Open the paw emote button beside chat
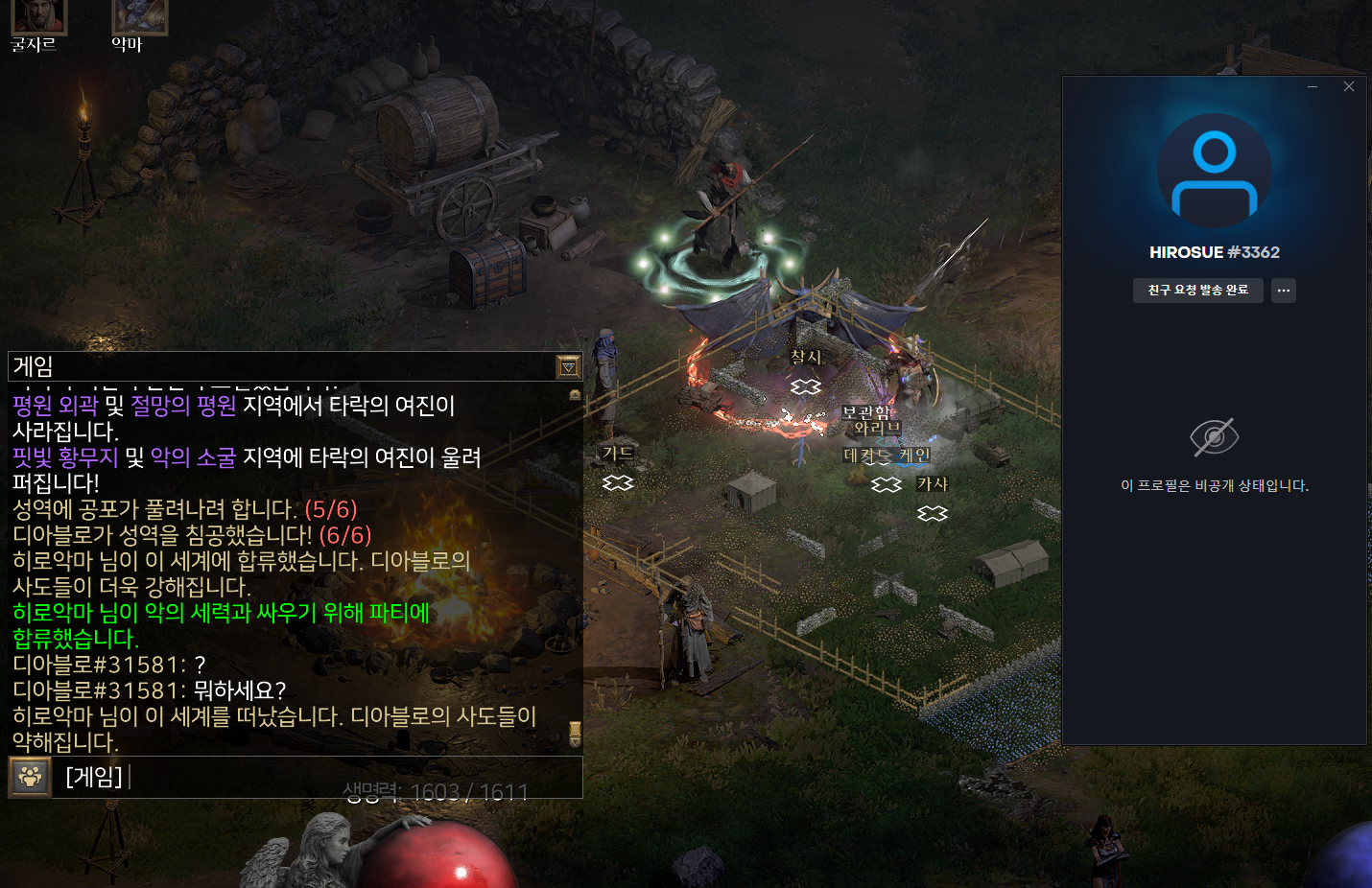Screen dimensions: 1372x888 [x=30, y=777]
